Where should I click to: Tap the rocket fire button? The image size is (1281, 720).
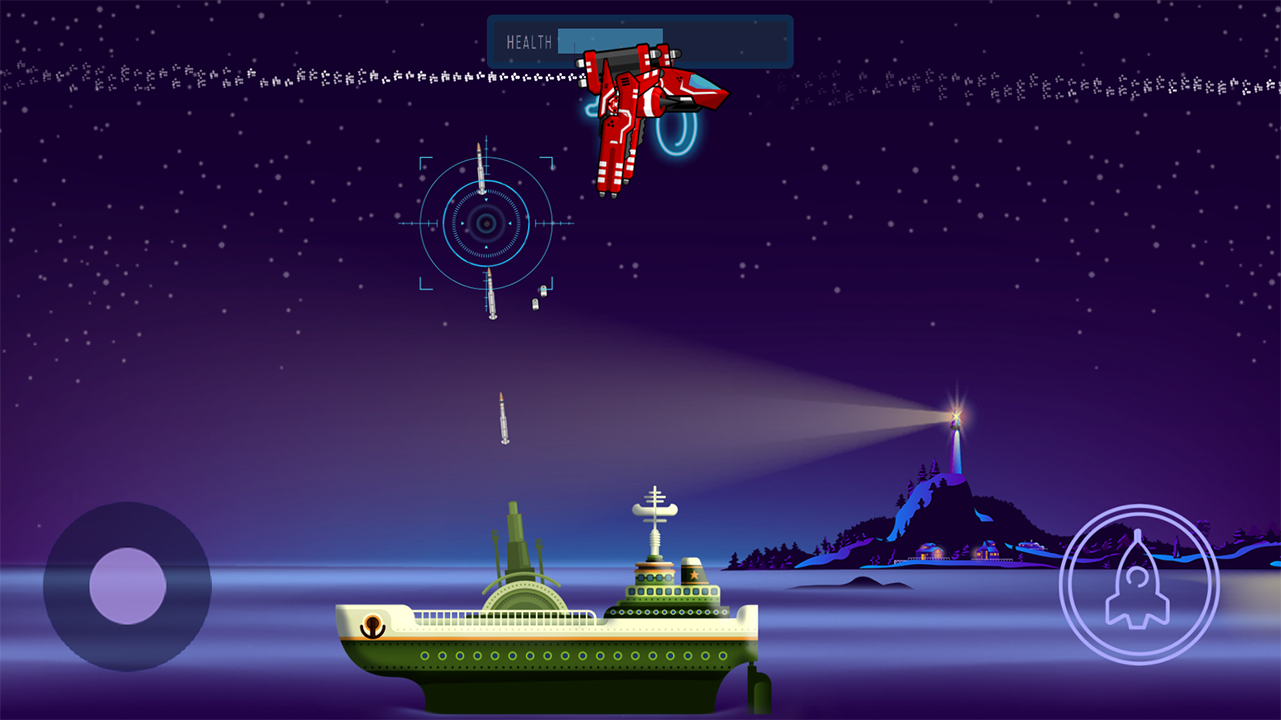tap(1138, 585)
